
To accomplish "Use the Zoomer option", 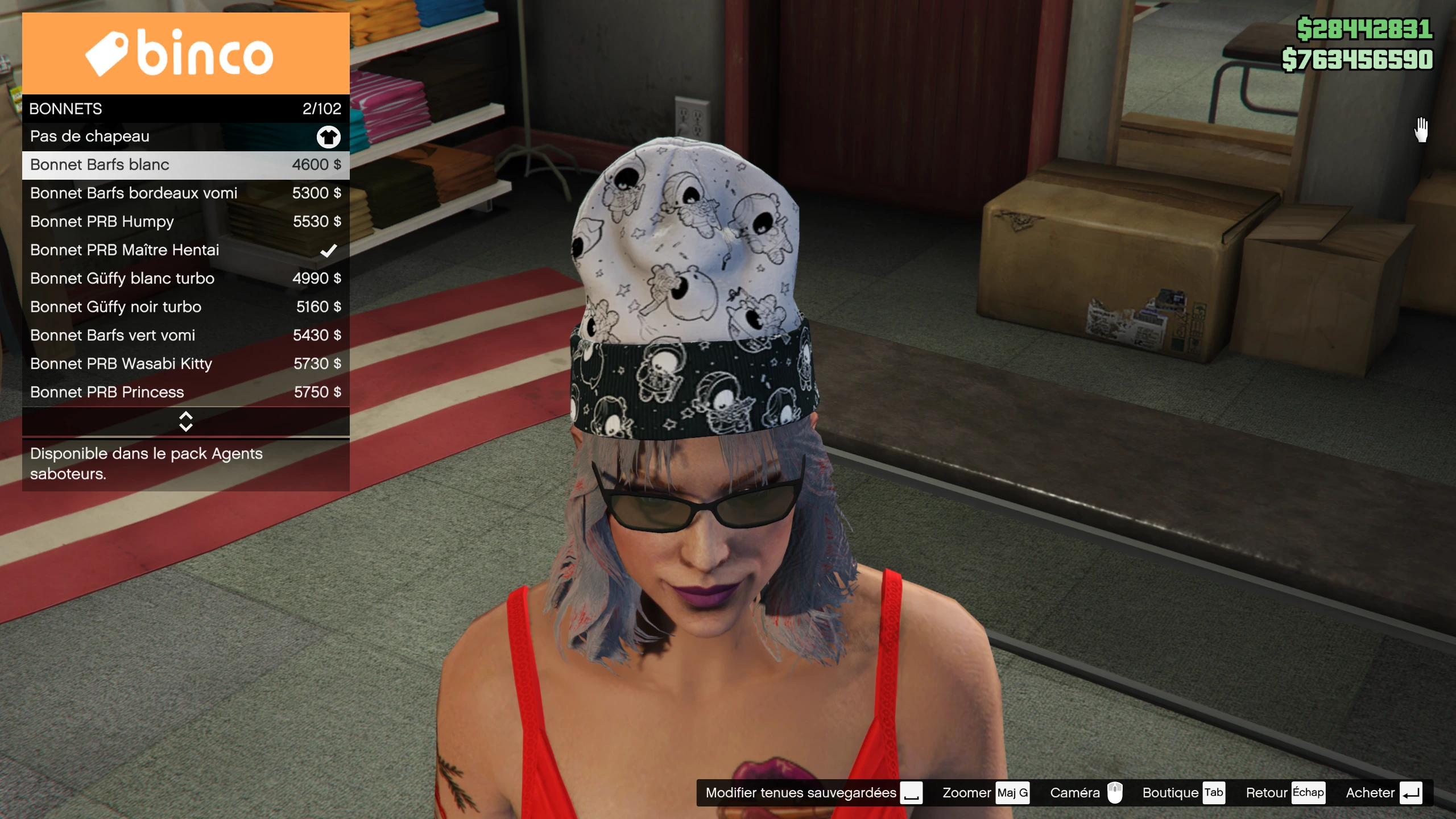I will click(985, 793).
